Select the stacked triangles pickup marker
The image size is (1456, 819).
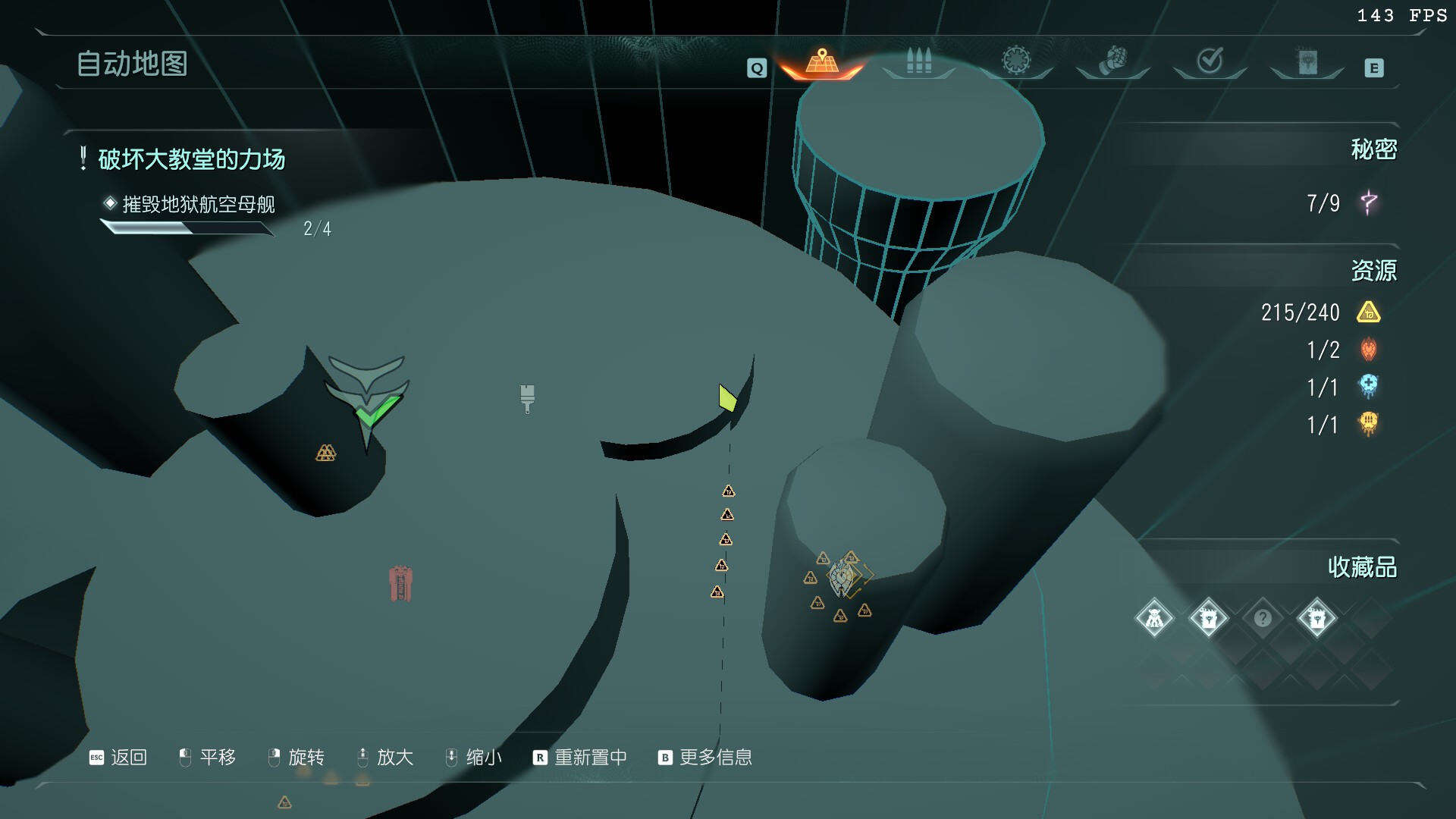click(325, 453)
